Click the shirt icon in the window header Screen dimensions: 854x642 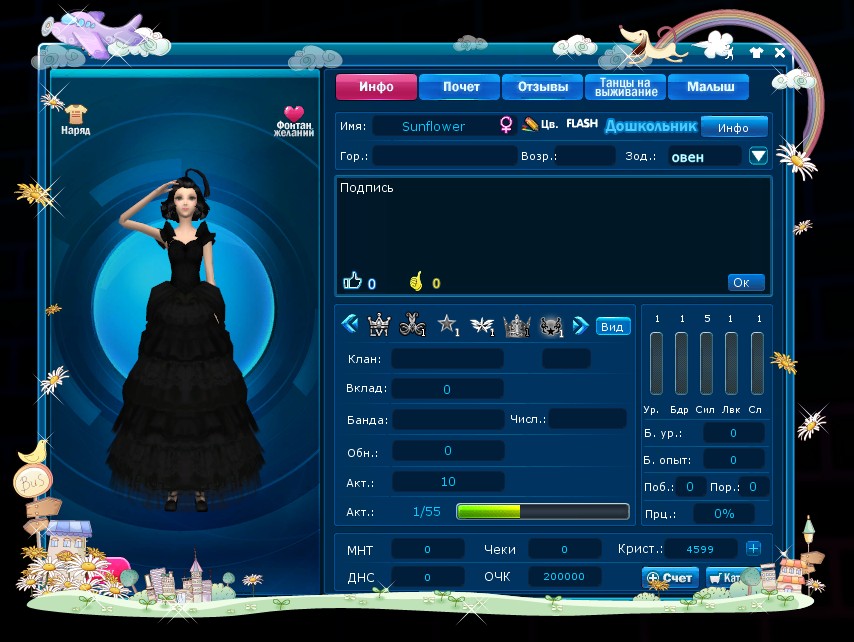[756, 53]
